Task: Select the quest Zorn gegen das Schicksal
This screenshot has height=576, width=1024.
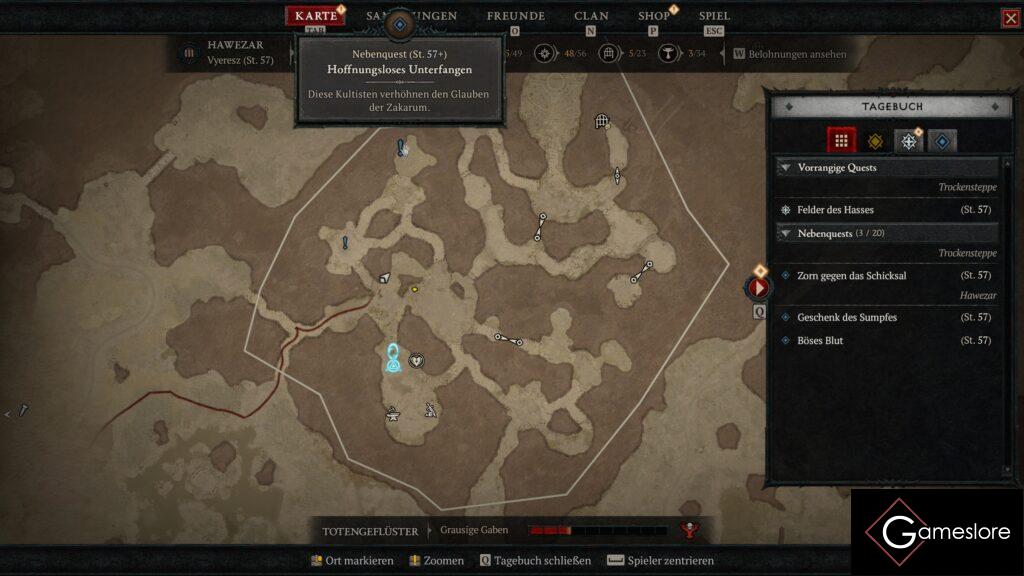Action: (851, 275)
